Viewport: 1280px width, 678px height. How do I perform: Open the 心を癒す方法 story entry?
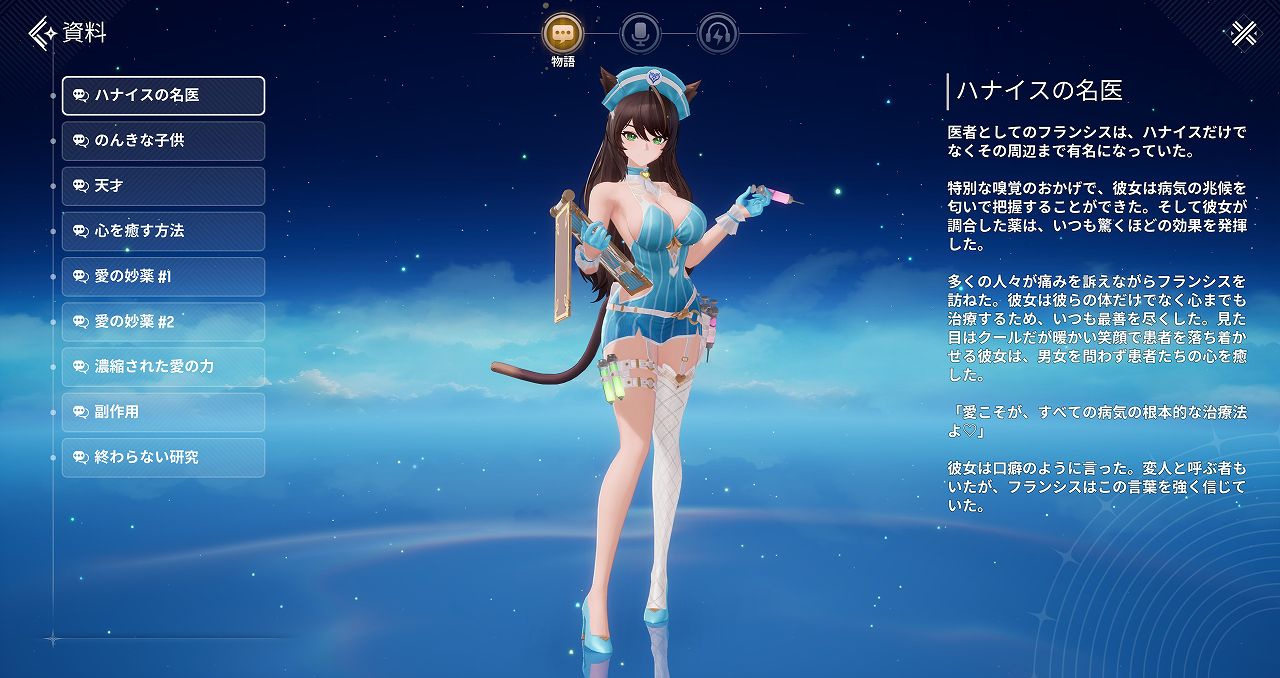163,231
